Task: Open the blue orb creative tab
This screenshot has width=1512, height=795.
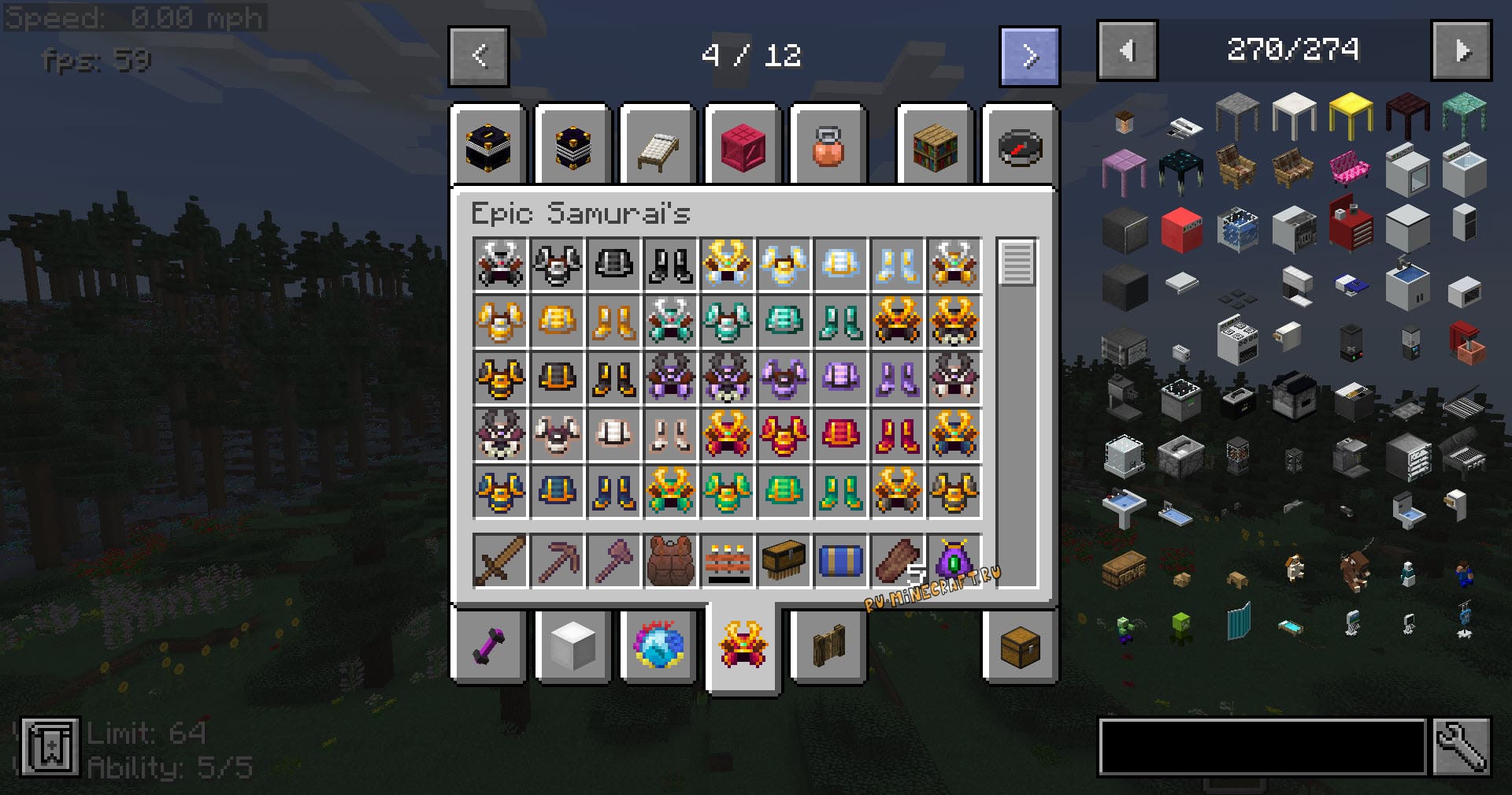Action: (x=658, y=645)
